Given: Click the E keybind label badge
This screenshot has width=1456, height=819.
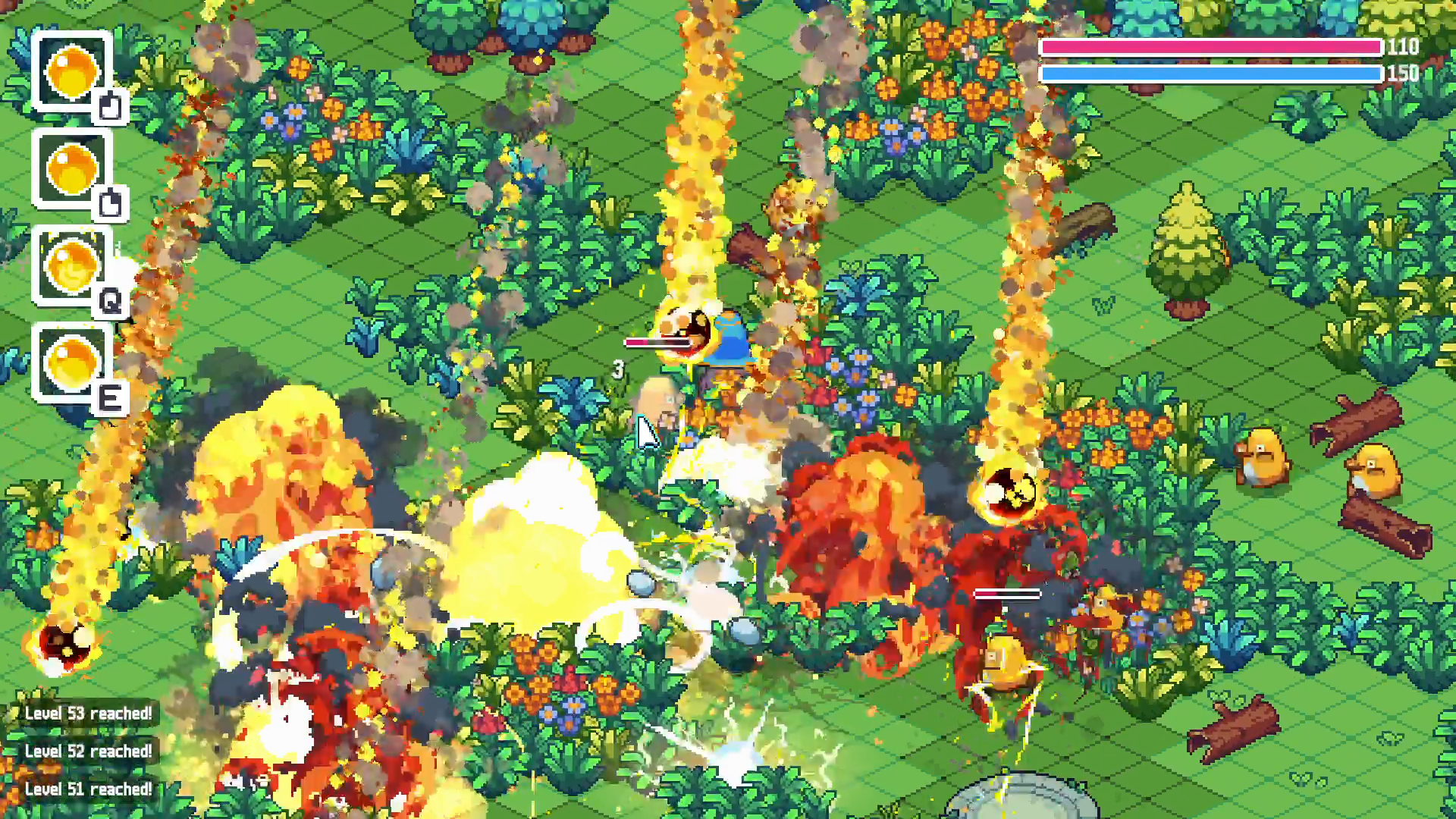Looking at the screenshot, I should 112,397.
